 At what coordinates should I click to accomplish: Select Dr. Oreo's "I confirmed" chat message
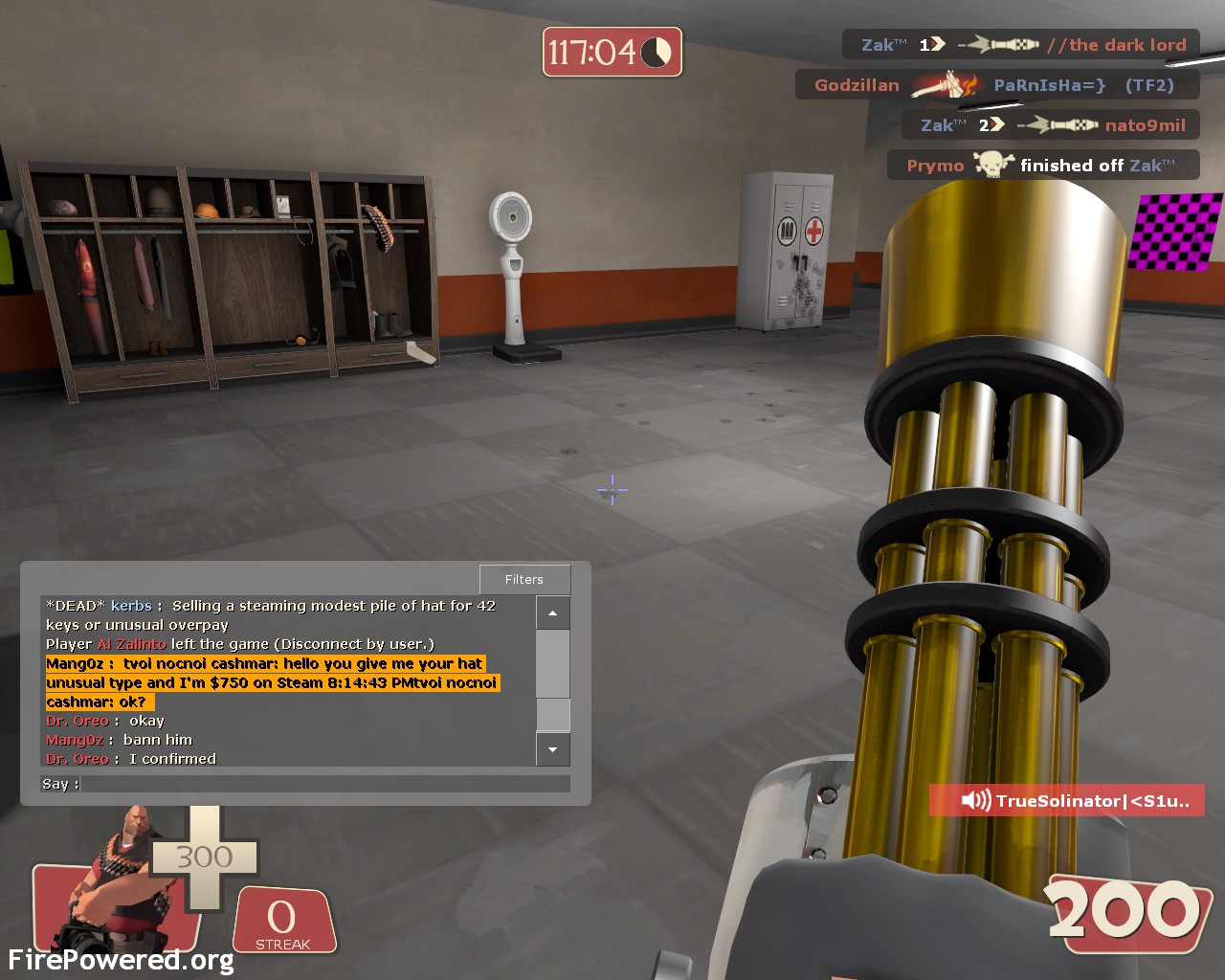click(x=172, y=759)
